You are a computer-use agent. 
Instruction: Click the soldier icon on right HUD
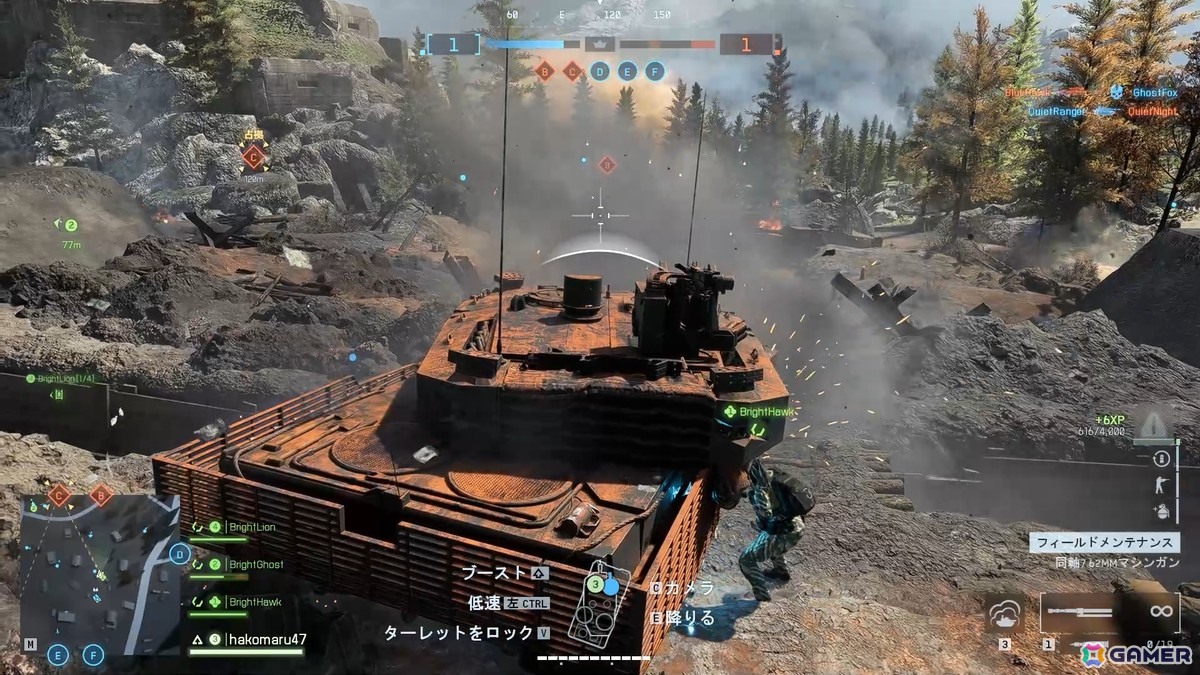(x=1161, y=485)
